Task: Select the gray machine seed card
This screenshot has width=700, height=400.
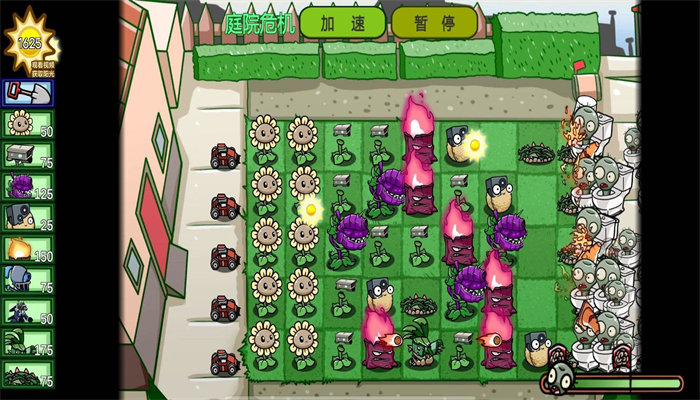Action: tap(27, 155)
